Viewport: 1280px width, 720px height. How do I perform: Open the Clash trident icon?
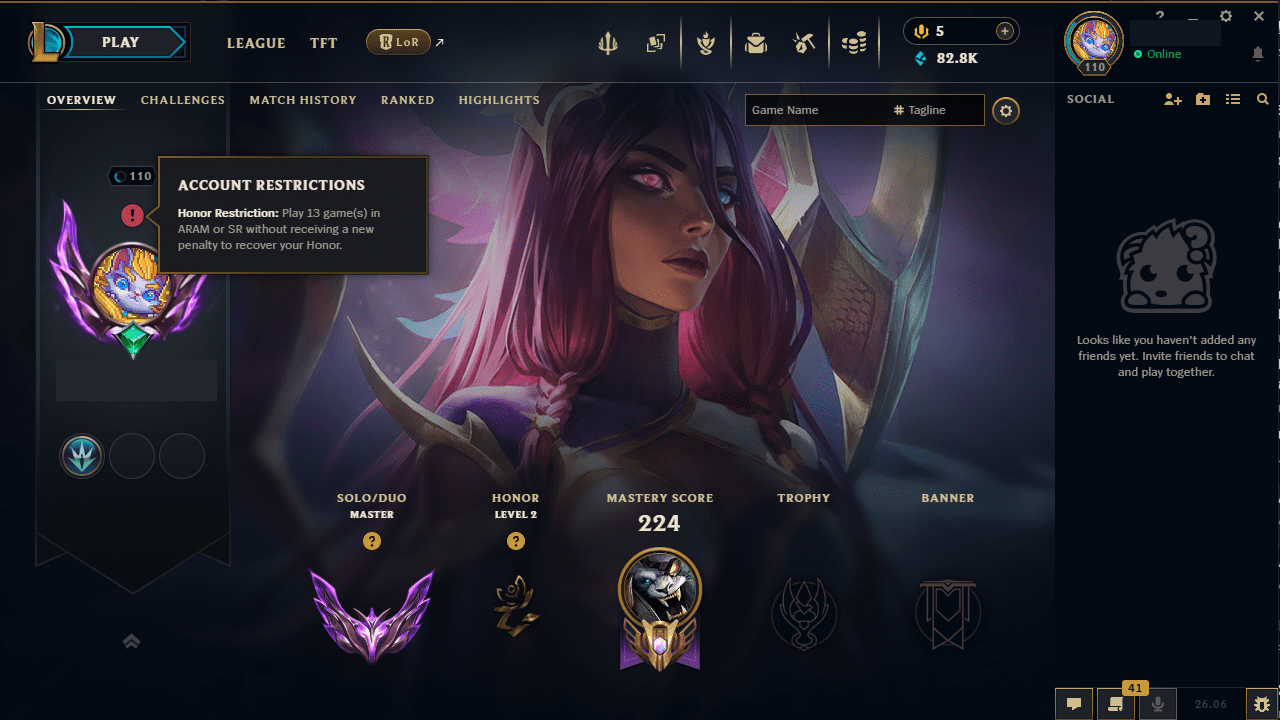608,43
